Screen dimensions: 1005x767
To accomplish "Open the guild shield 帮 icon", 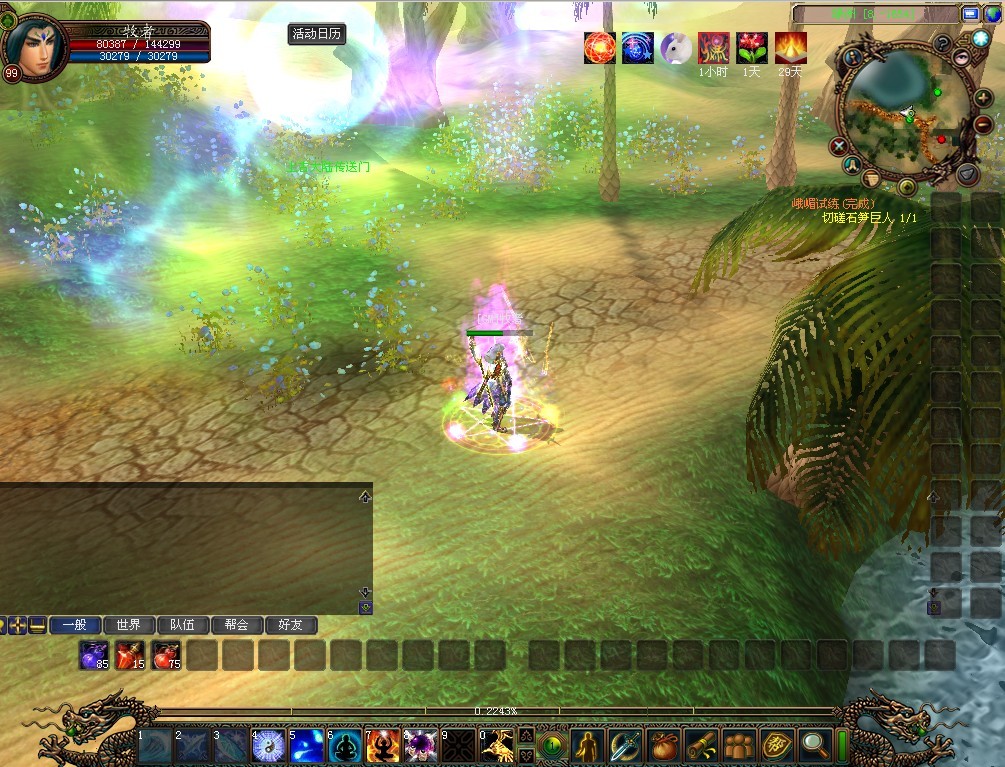I will tap(777, 746).
